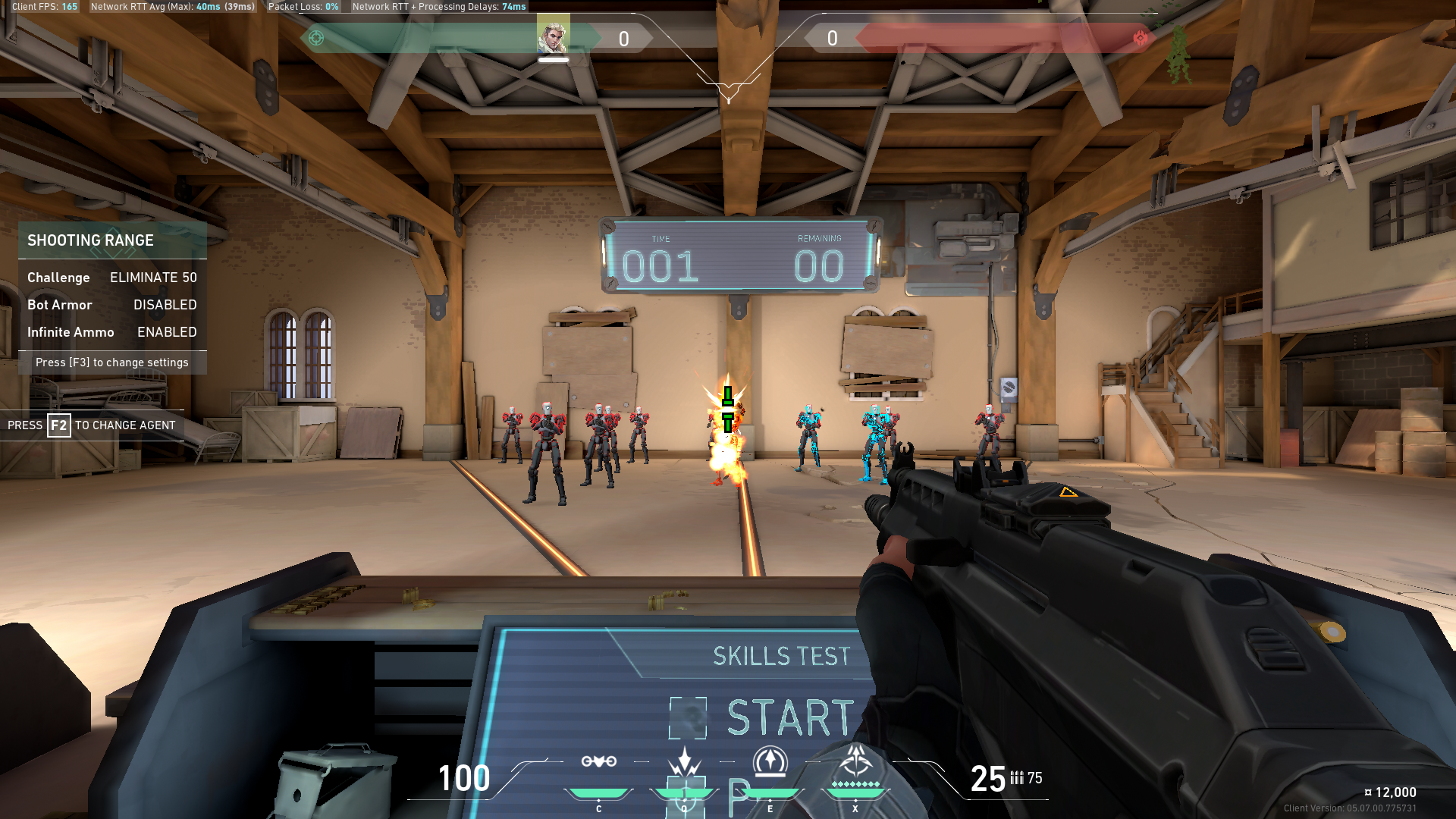Click the red enemy team icon top right
The height and width of the screenshot is (819, 1456).
pos(1141,36)
